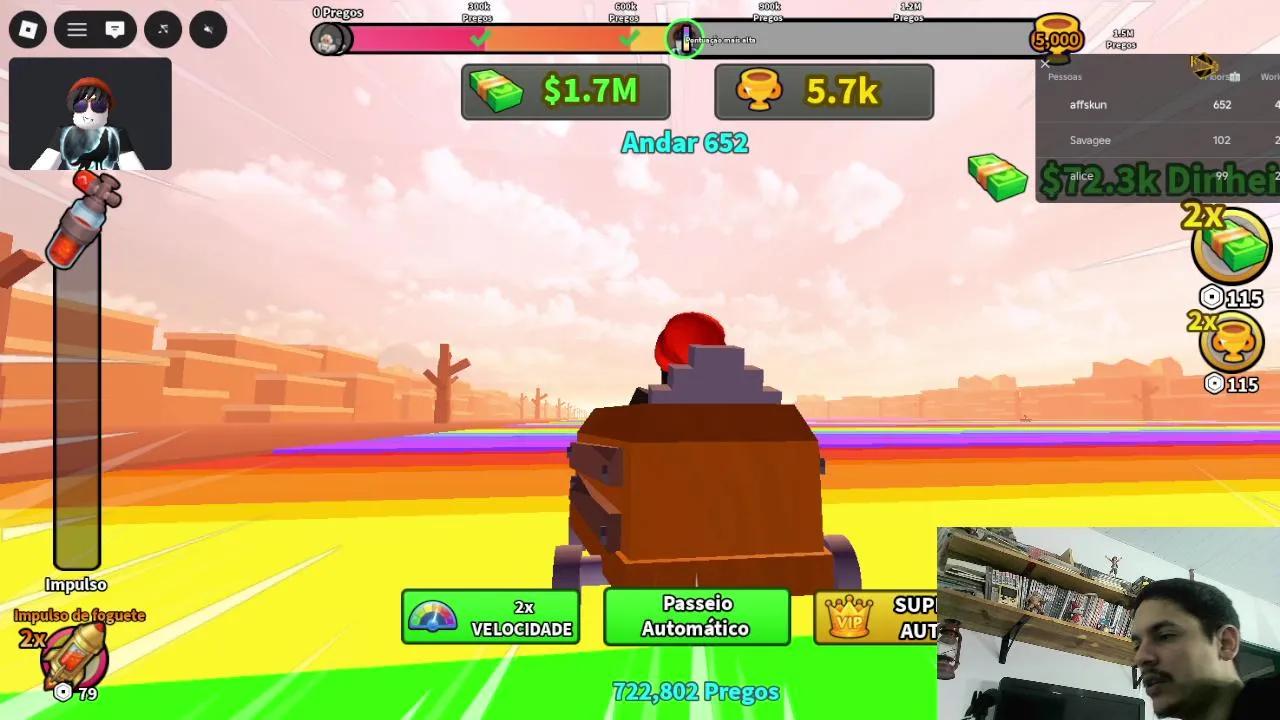
Task: Enable Passeio Automático
Action: (697, 616)
